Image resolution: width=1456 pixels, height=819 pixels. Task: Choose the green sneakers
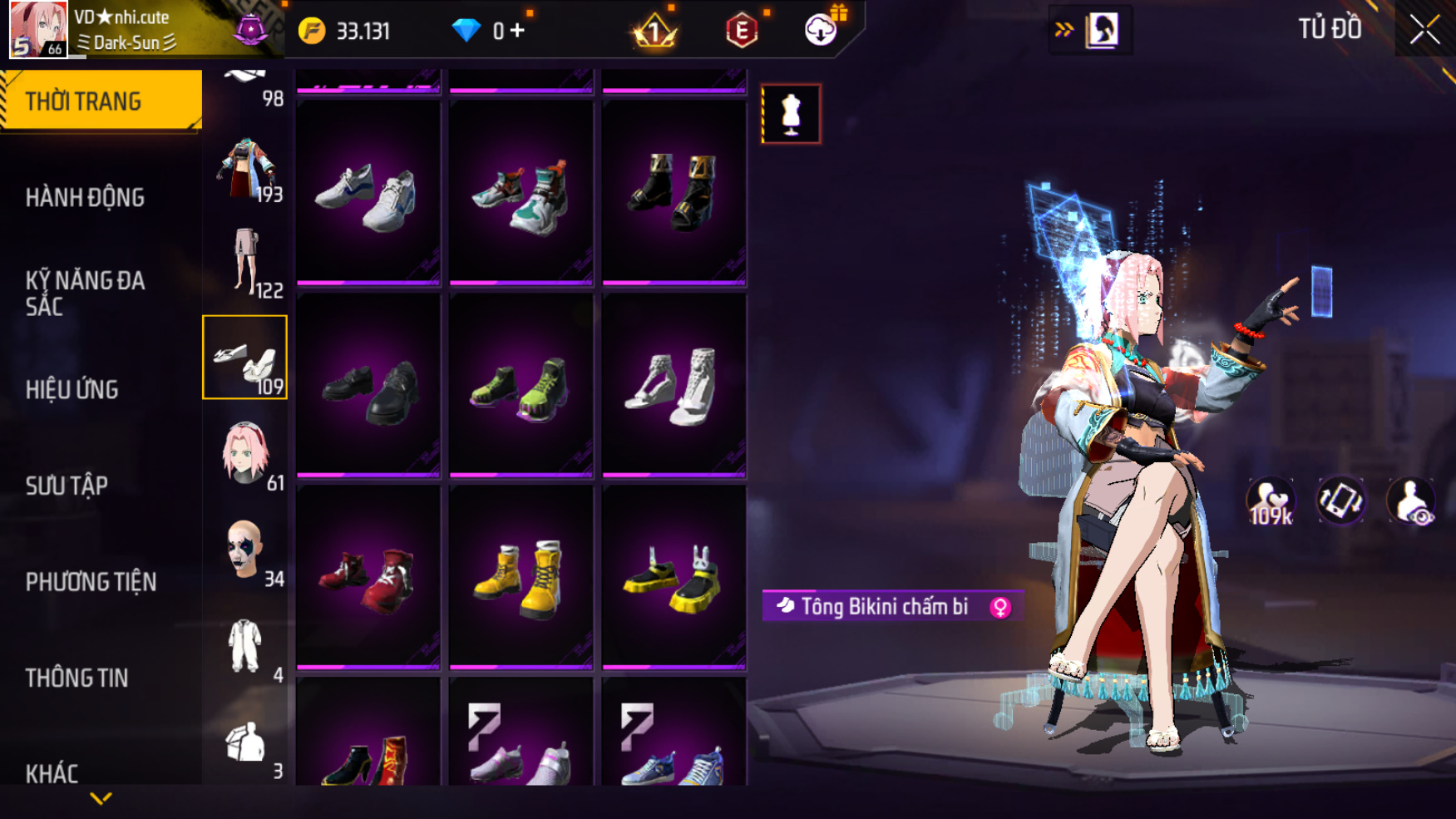click(521, 386)
